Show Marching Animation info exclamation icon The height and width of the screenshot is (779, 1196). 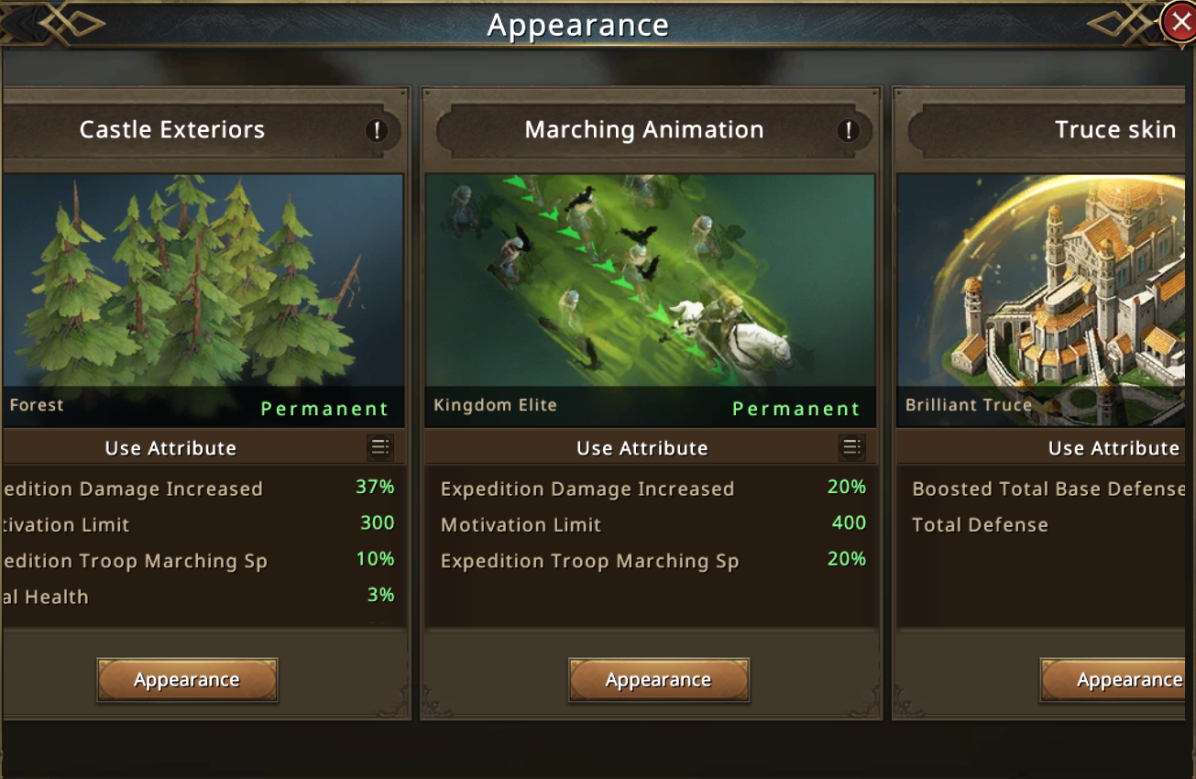[x=848, y=130]
